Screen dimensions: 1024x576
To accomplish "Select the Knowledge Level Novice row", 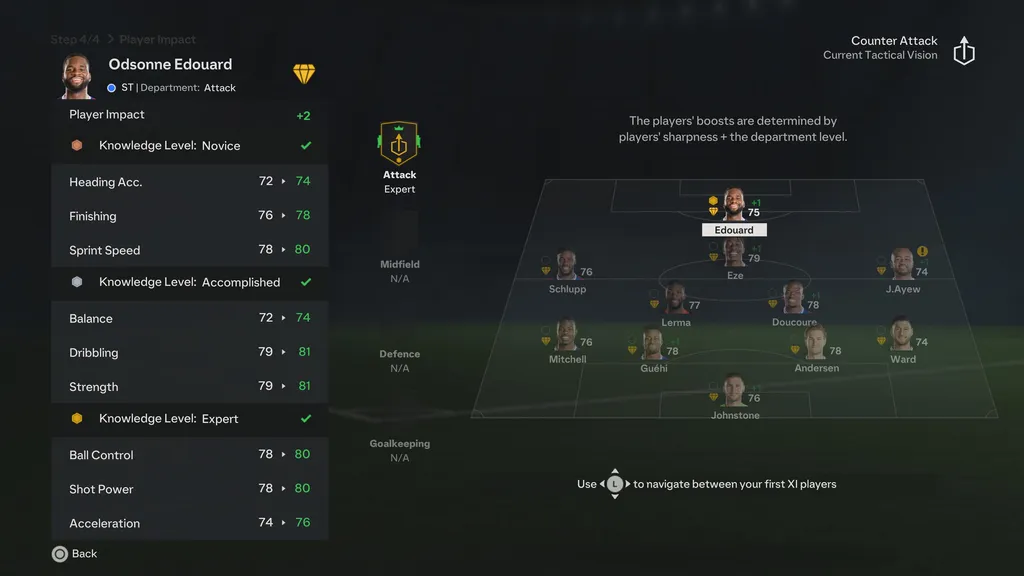I will [x=190, y=146].
